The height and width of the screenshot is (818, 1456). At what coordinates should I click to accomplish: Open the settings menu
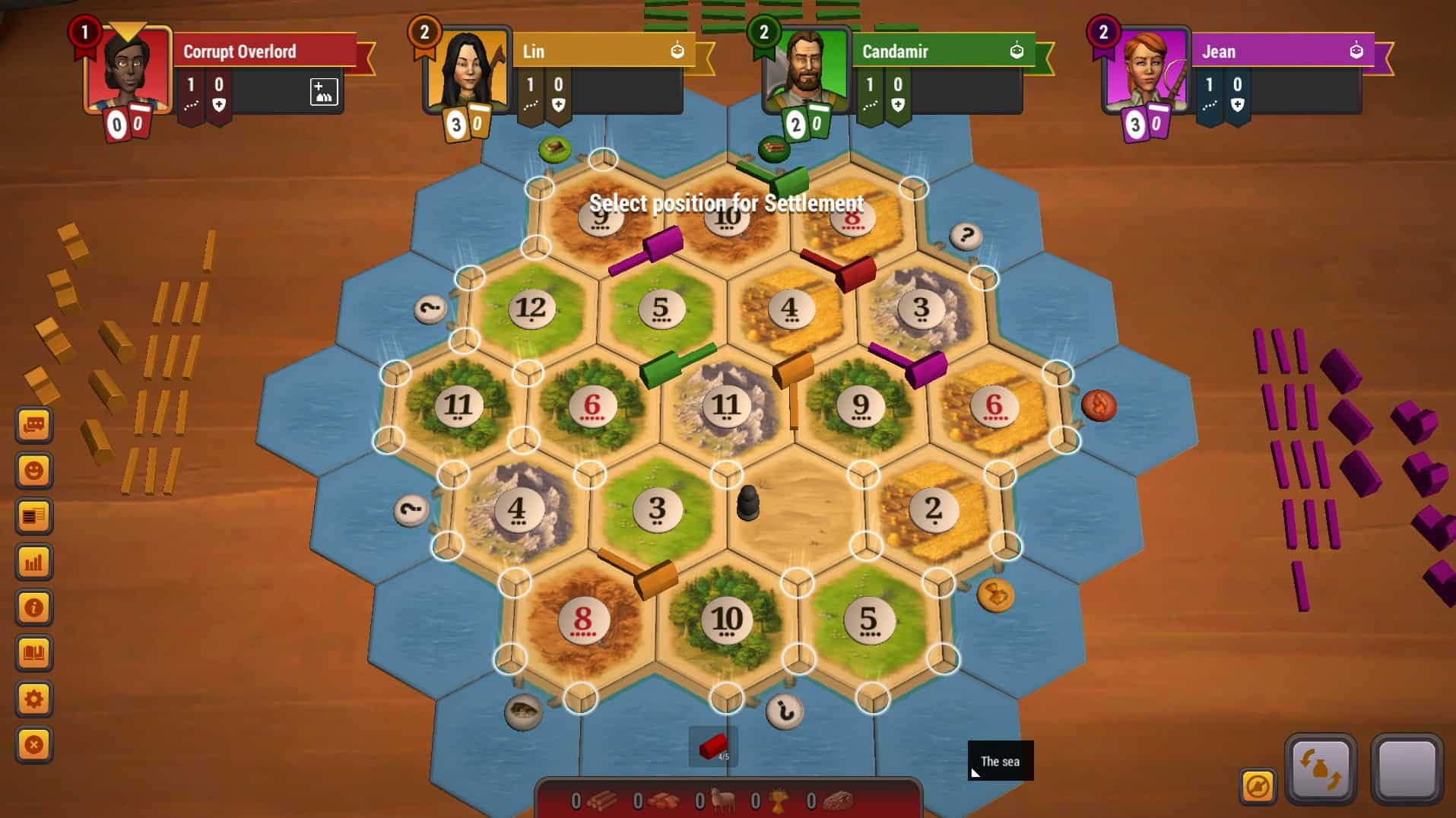tap(34, 698)
